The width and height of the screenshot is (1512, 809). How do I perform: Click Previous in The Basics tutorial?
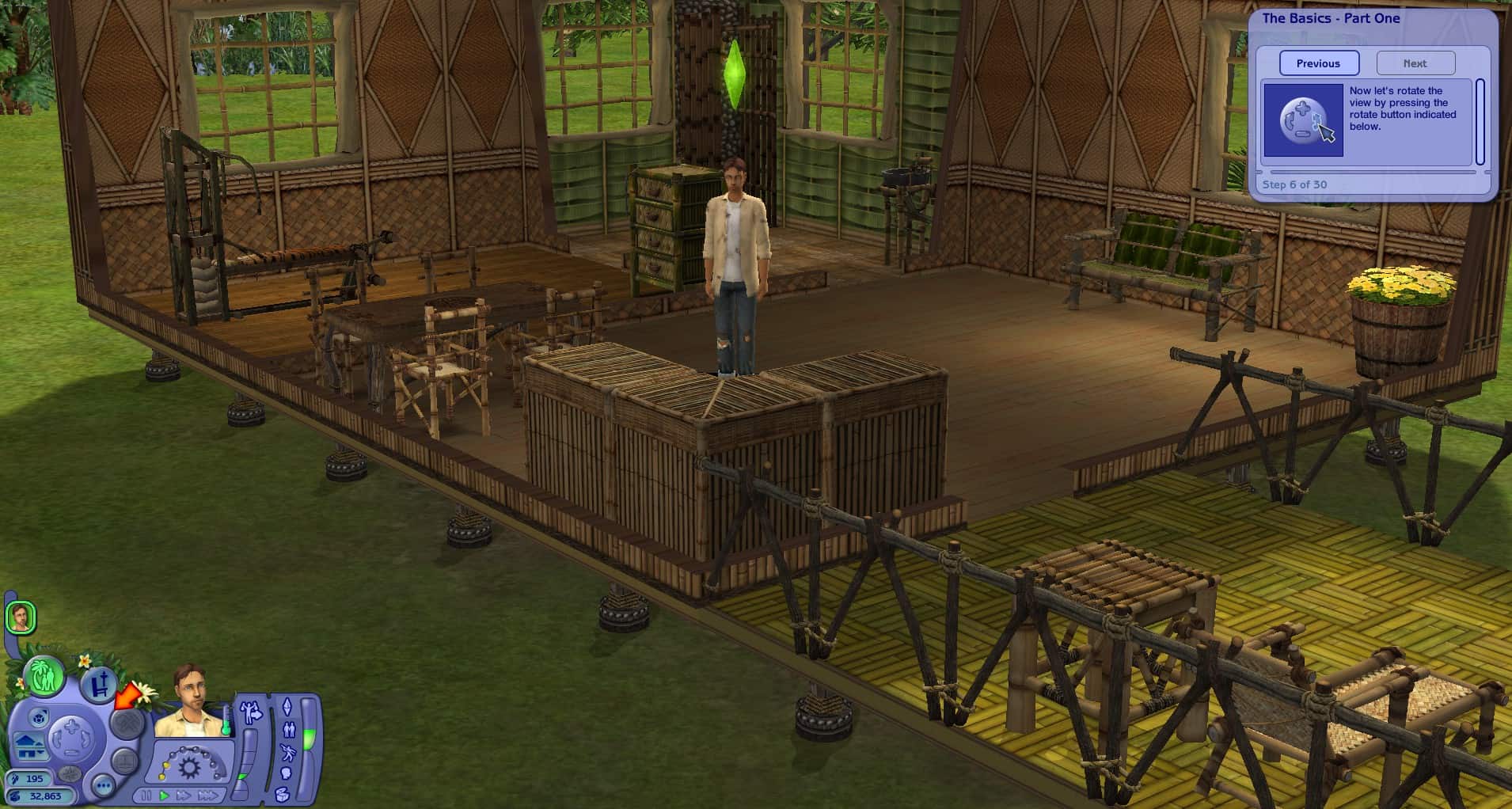[1319, 63]
